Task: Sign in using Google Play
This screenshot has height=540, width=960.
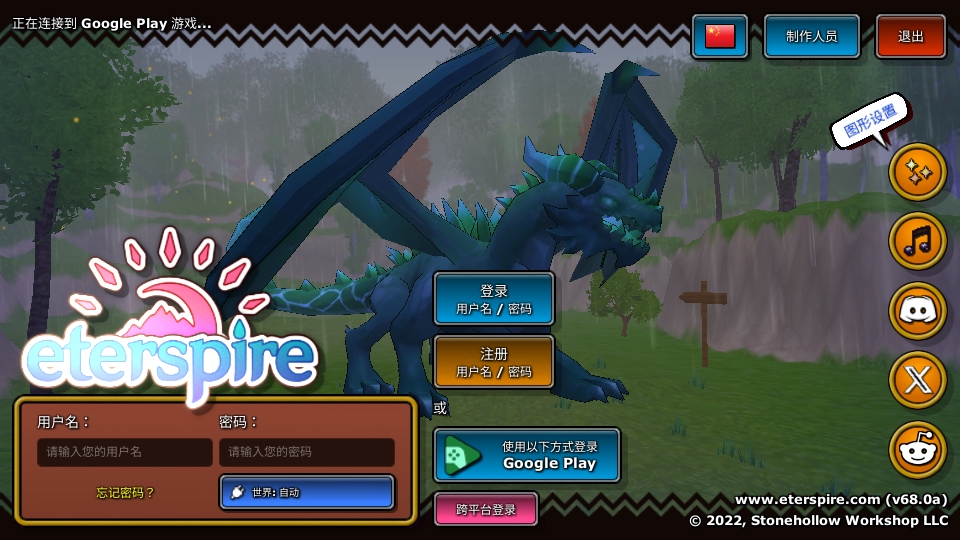Action: (x=527, y=455)
